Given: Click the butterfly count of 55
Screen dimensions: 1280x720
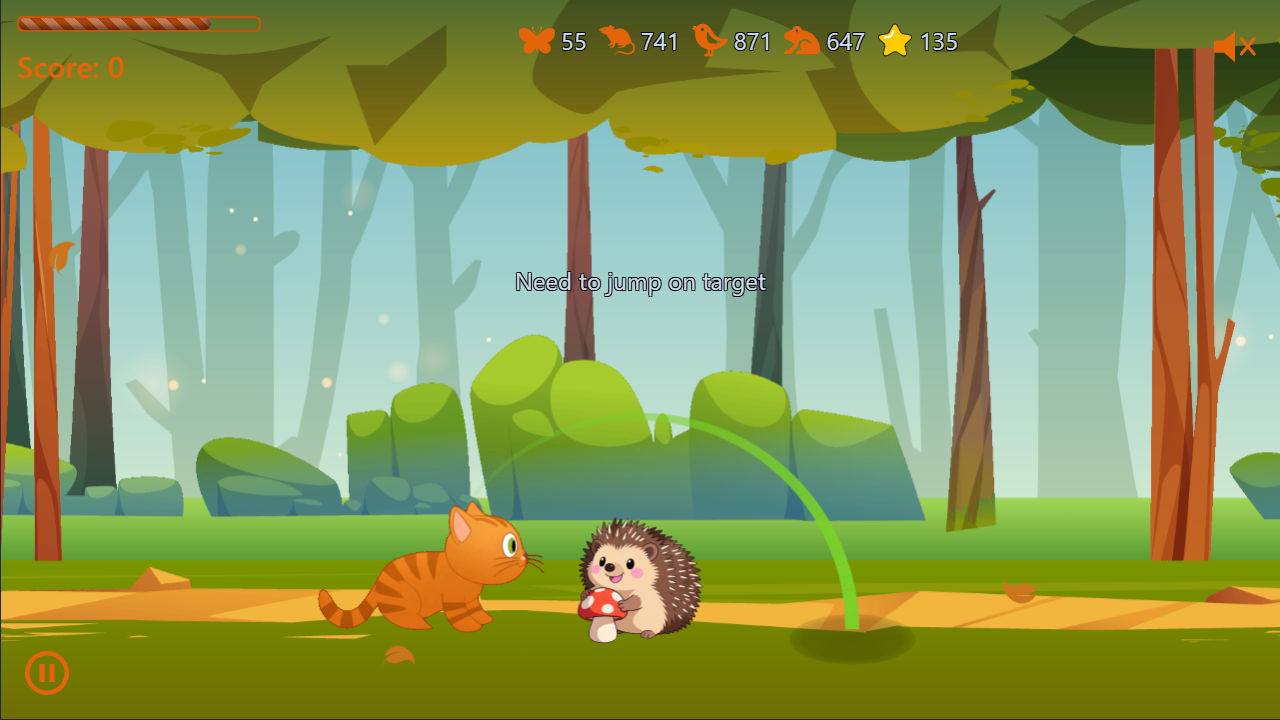Looking at the screenshot, I should coord(572,42).
